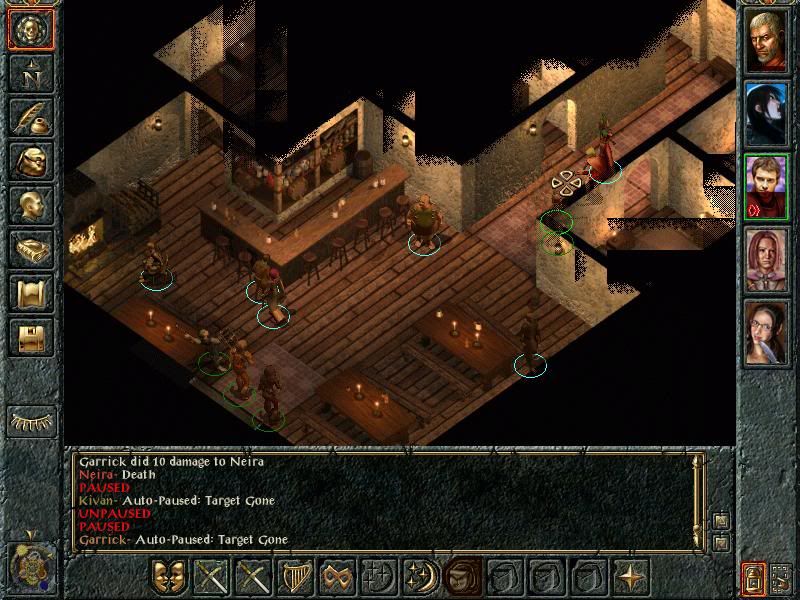Viewport: 800px width, 600px height.
Task: Return to game with the skull button
Action: pos(31,30)
